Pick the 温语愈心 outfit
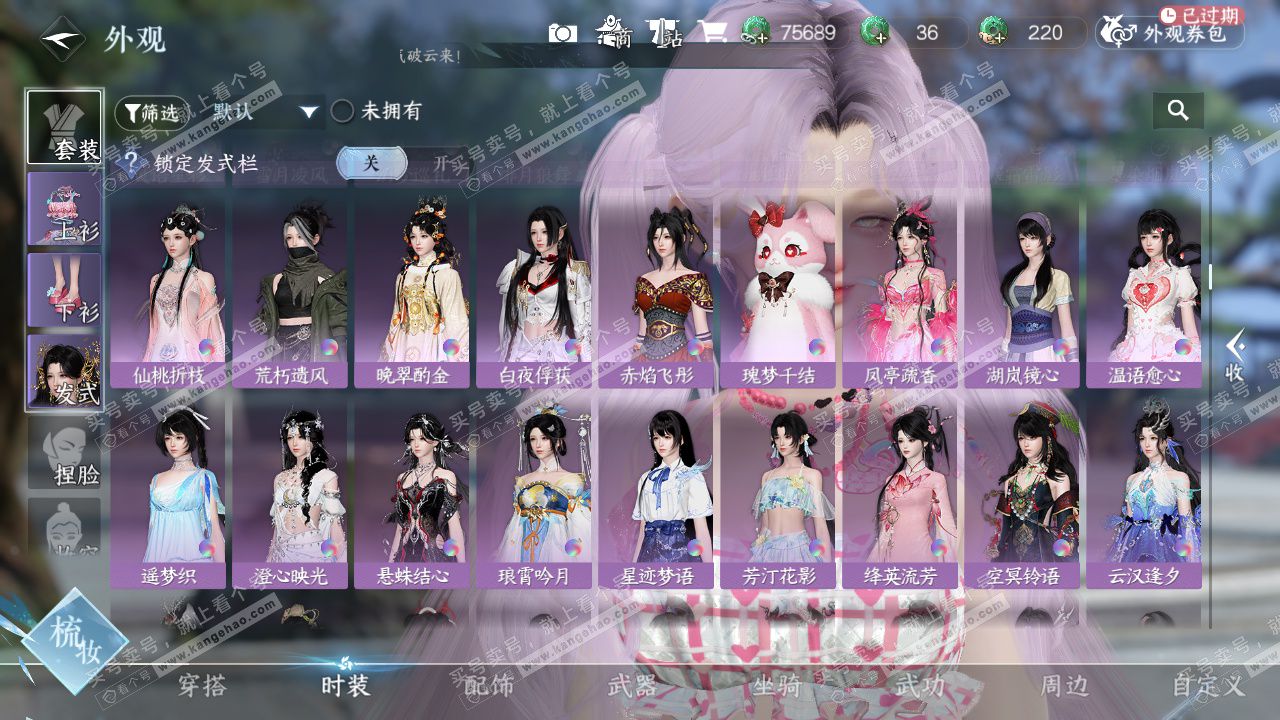 coord(1144,291)
